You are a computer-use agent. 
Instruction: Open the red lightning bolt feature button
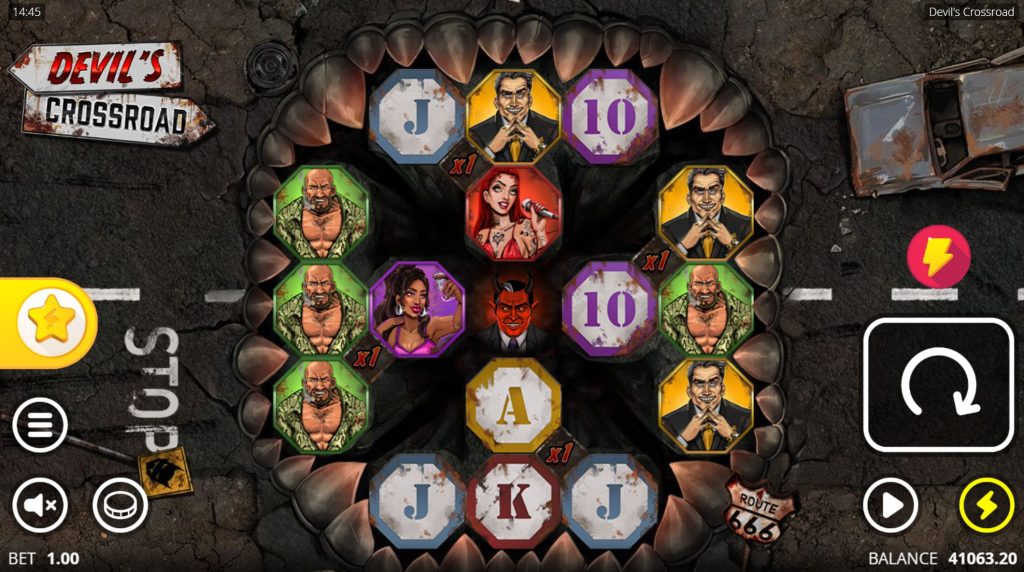(938, 257)
